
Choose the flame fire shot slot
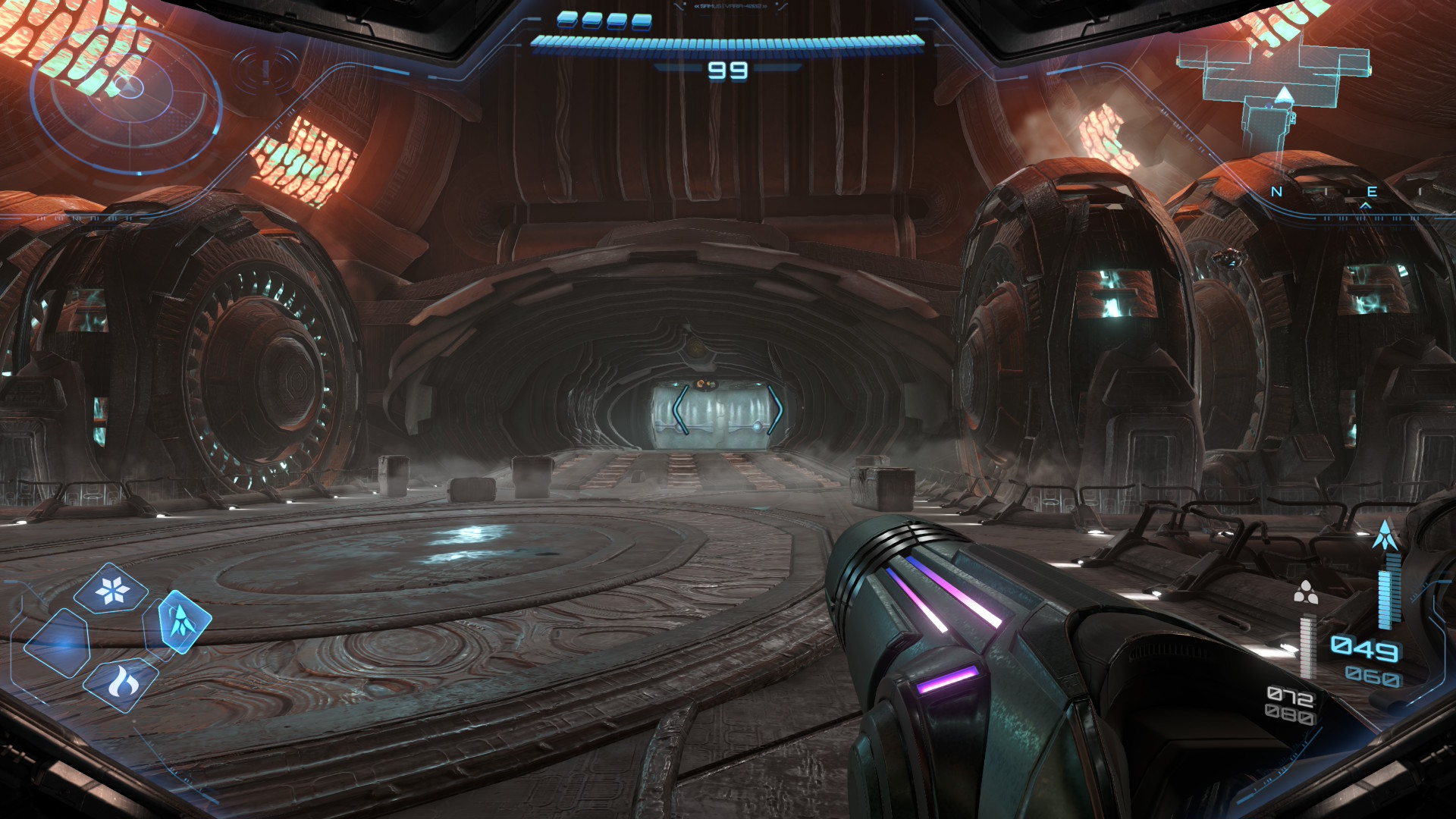pyautogui.click(x=121, y=685)
